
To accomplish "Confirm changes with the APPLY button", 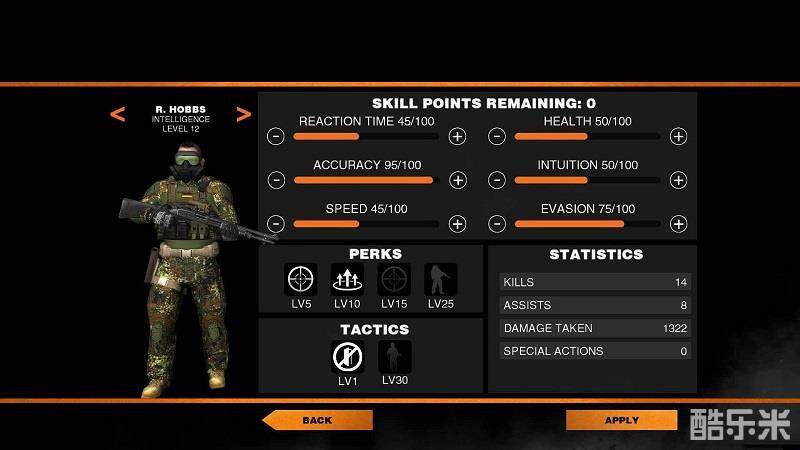I will point(621,420).
